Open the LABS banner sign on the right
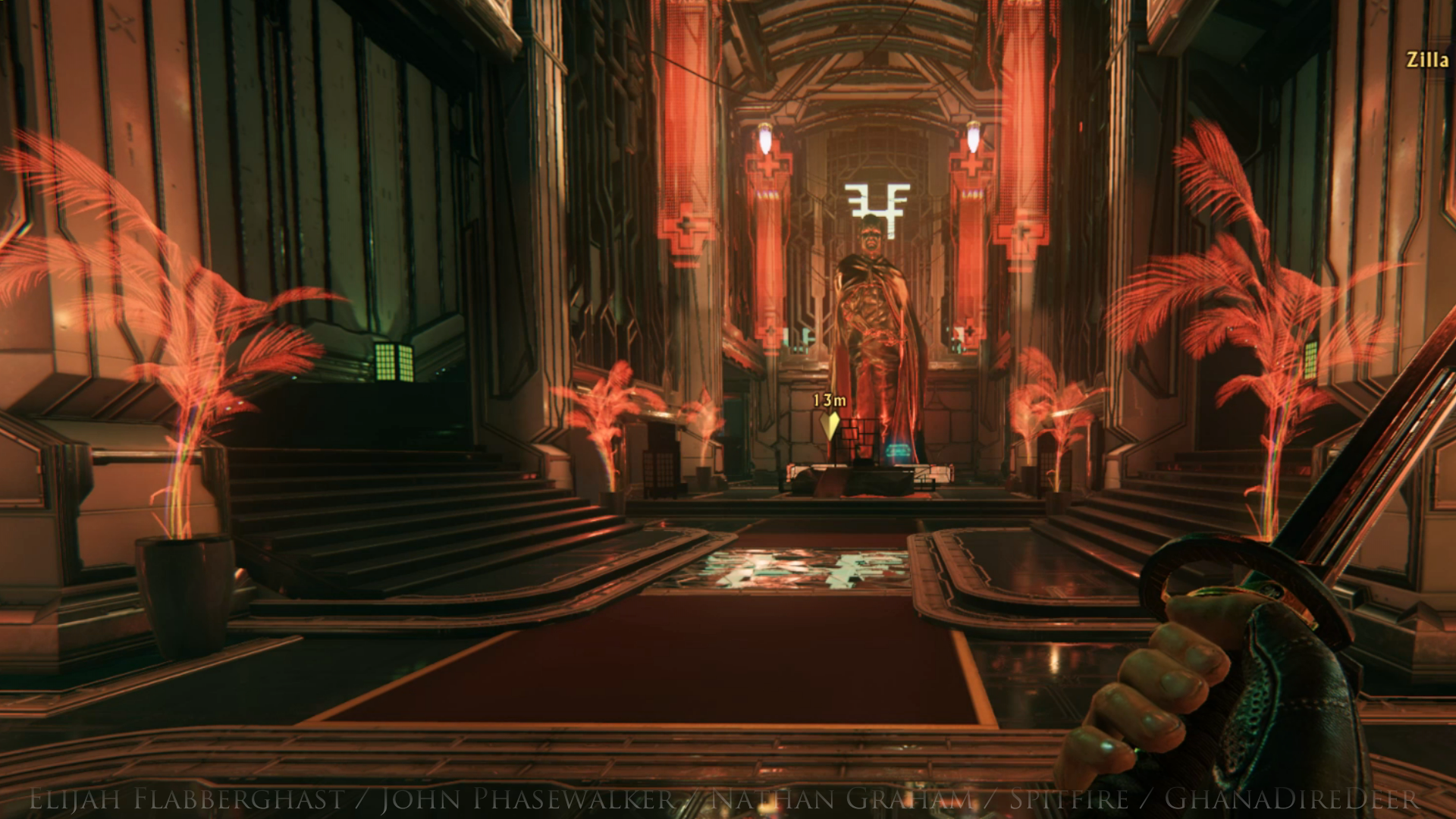The image size is (1456, 819). pyautogui.click(x=971, y=193)
